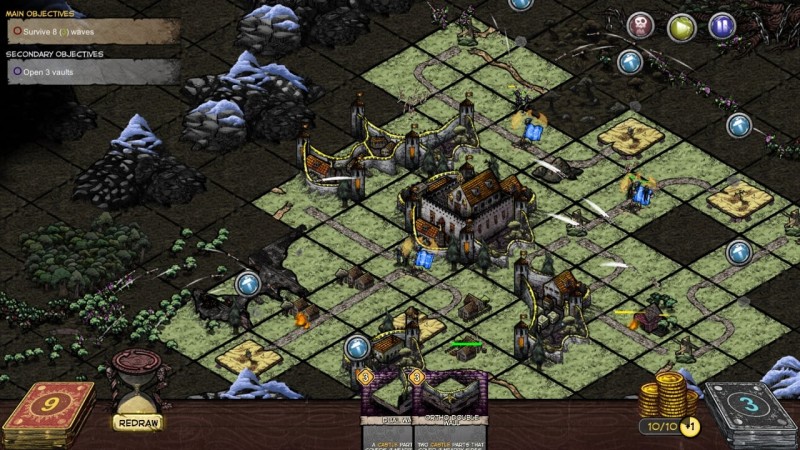Click the plus one gold button
The height and width of the screenshot is (450, 800).
point(690,426)
